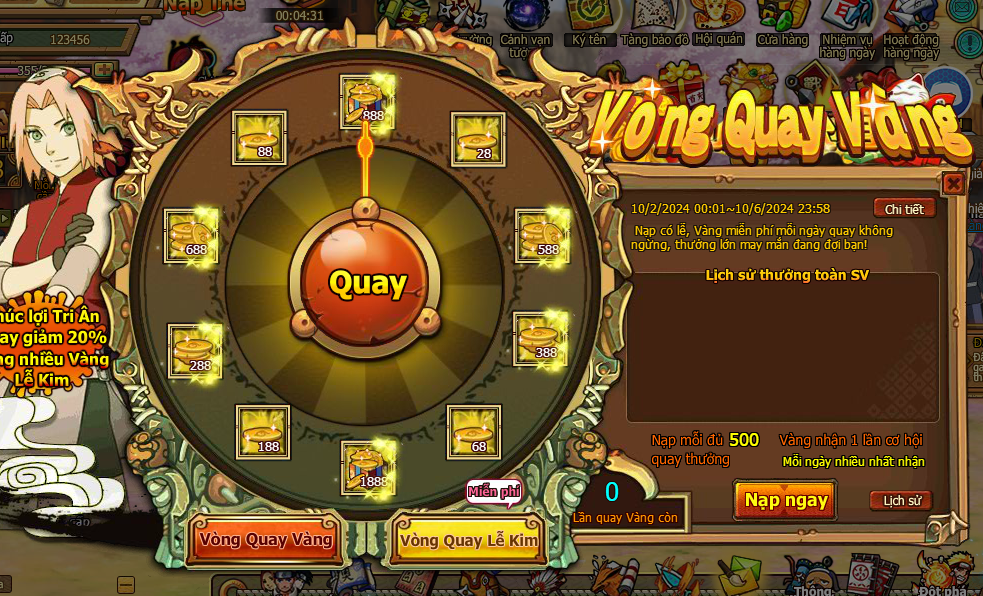Open Chi tiết event details
The height and width of the screenshot is (596, 983).
(x=904, y=209)
